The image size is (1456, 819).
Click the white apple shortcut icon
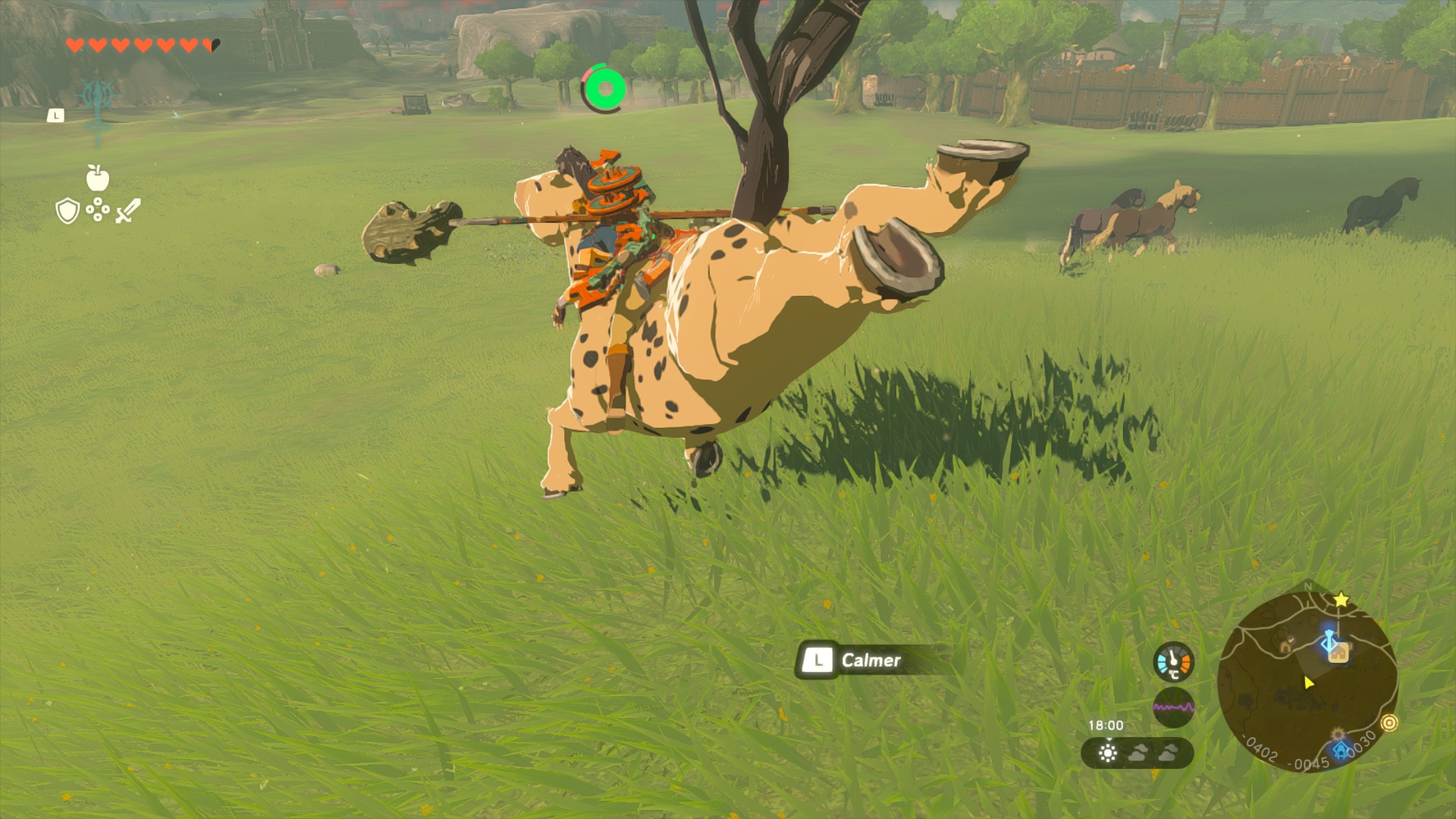(x=98, y=178)
